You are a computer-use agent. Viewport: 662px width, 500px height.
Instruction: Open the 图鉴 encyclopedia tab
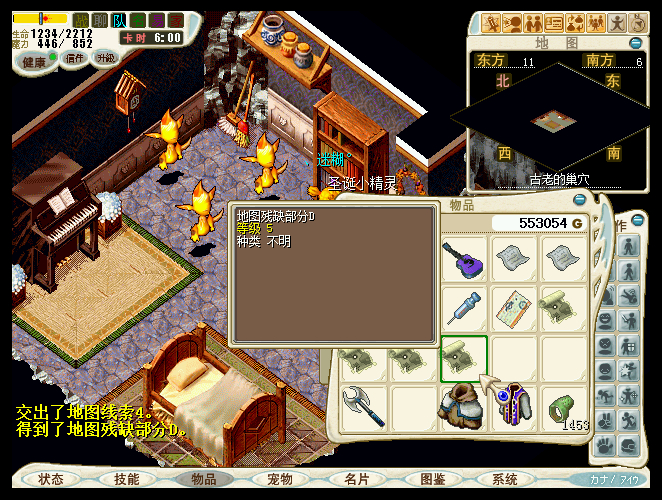433,480
